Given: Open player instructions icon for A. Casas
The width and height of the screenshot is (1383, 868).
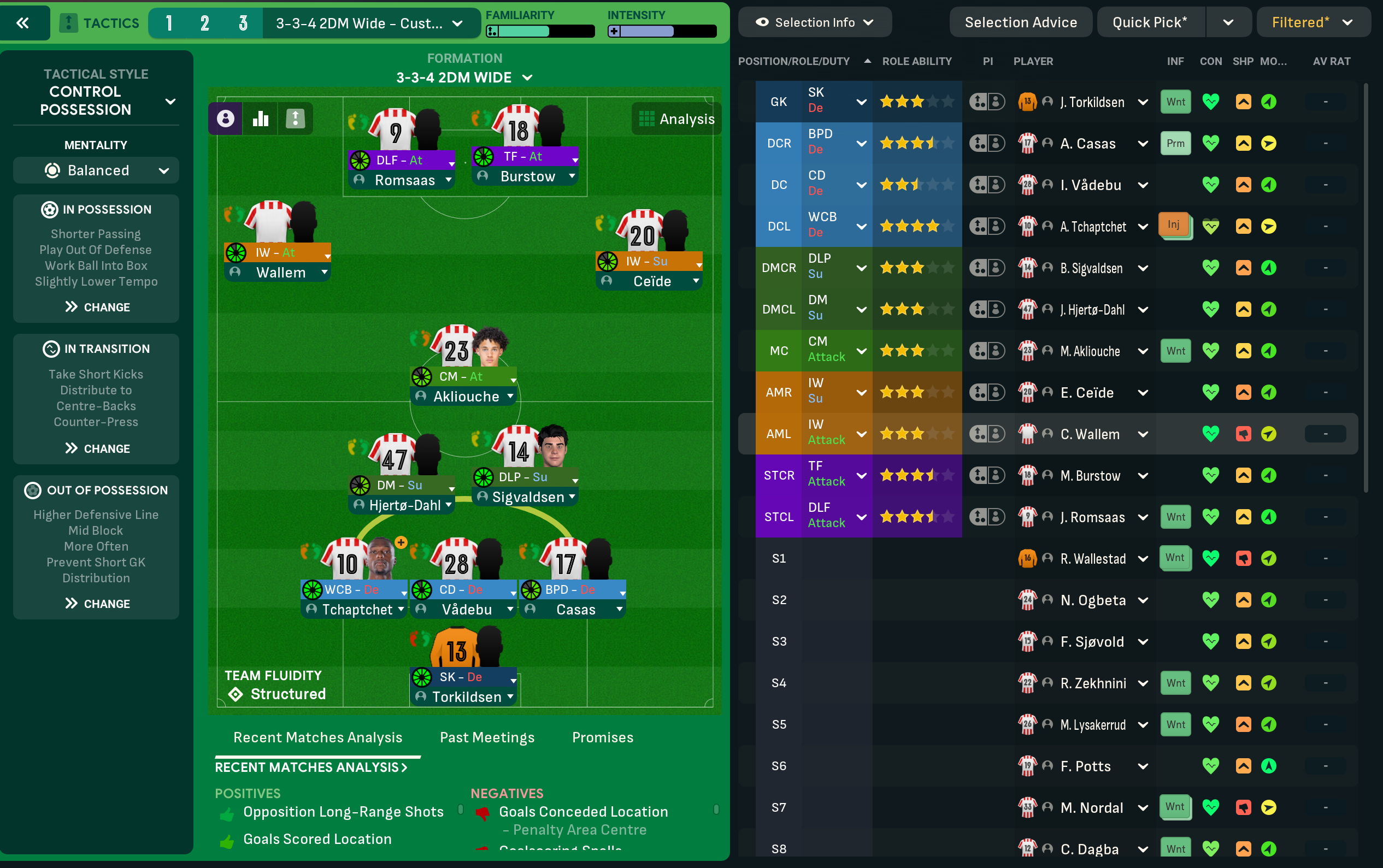Looking at the screenshot, I should click(998, 143).
